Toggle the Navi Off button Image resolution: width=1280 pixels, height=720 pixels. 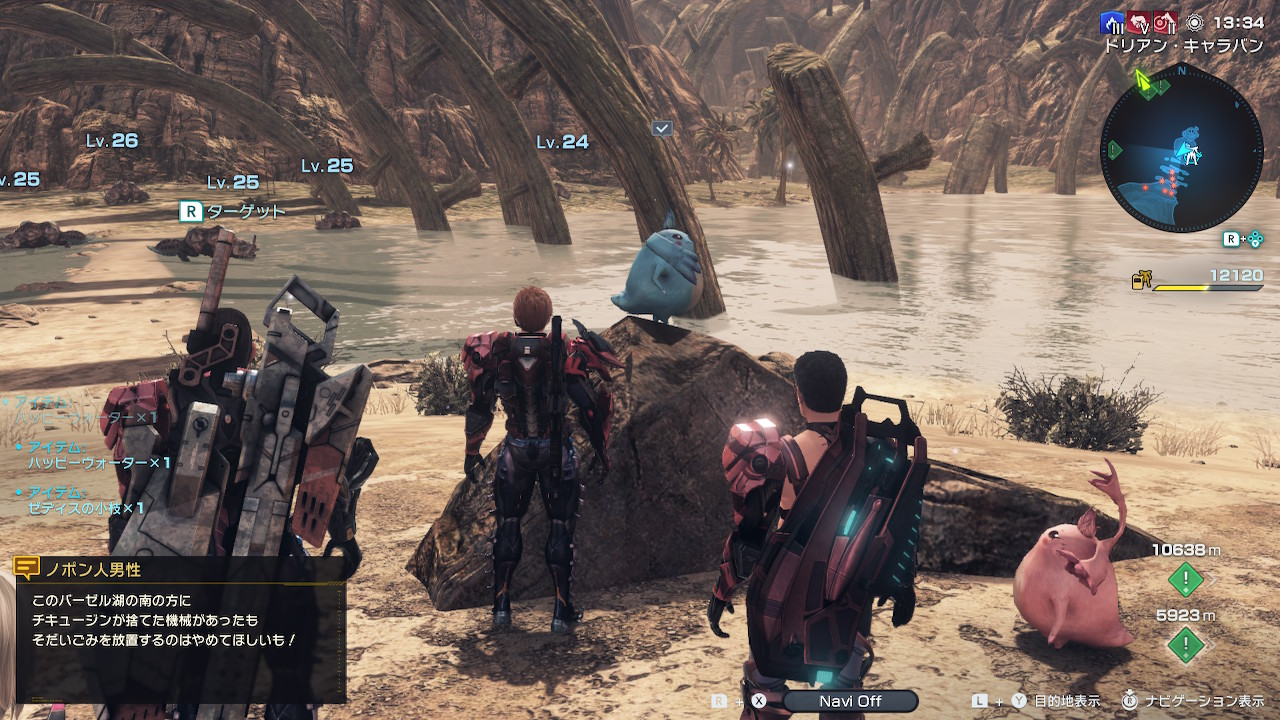coord(850,701)
